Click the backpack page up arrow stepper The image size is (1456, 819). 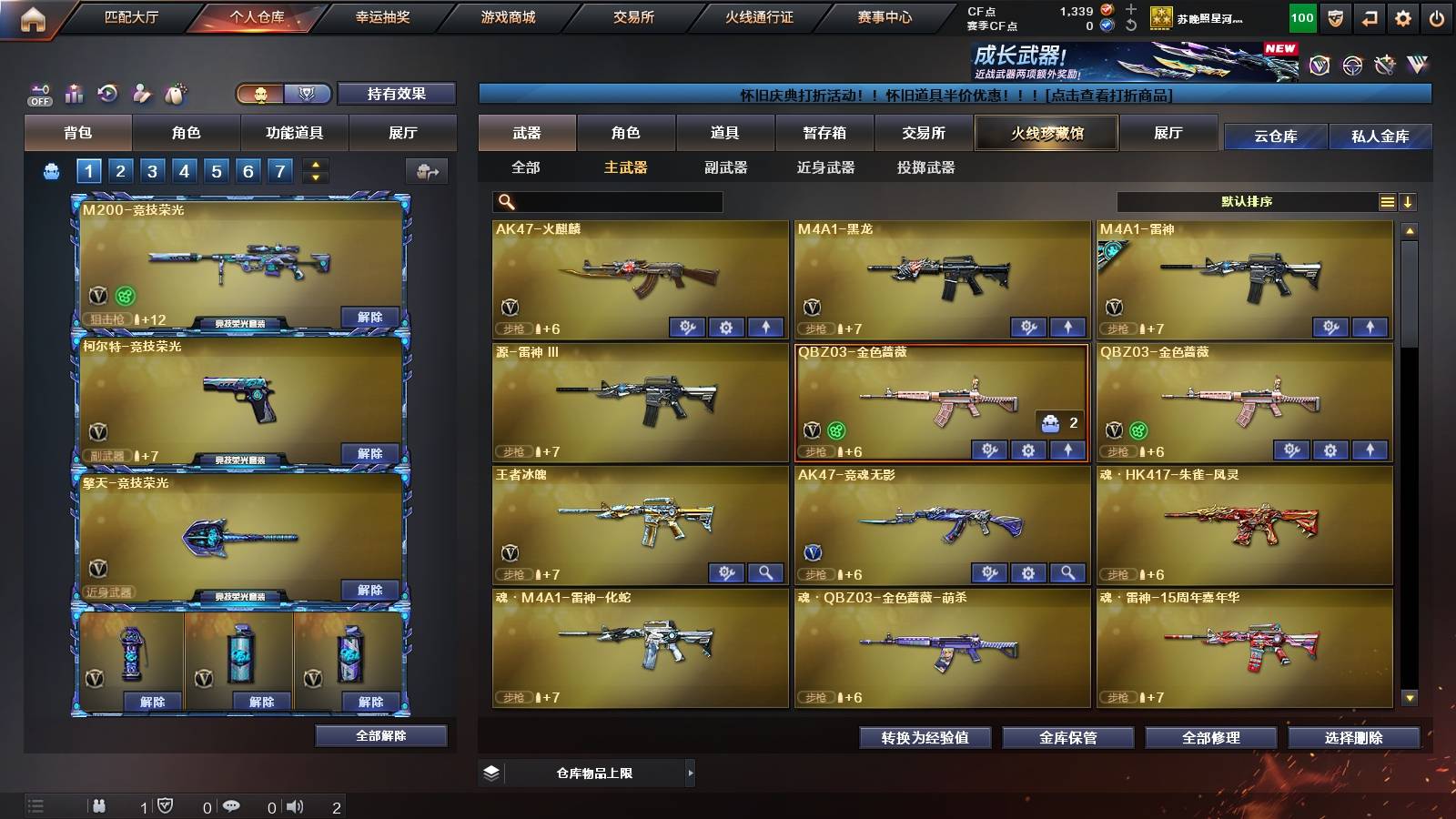coord(314,164)
